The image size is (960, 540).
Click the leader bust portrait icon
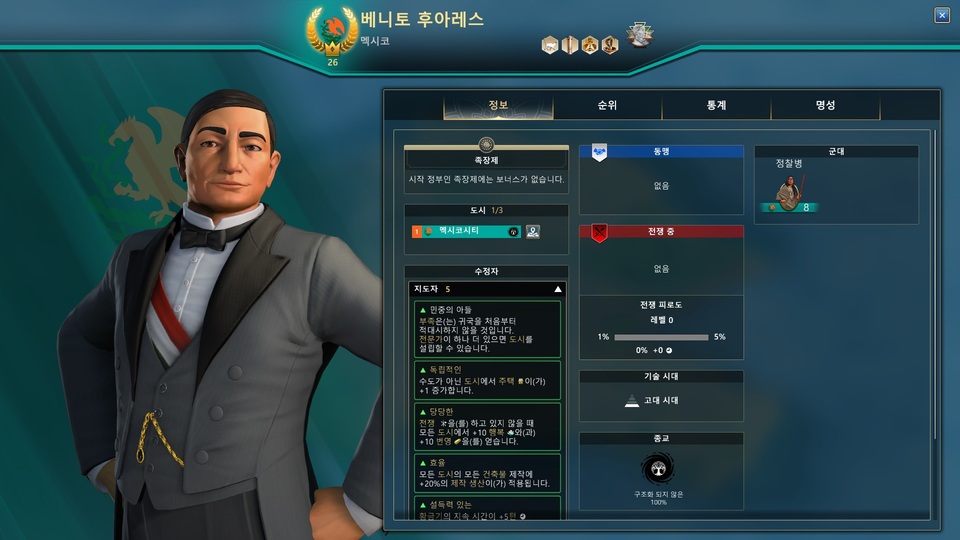pyautogui.click(x=638, y=35)
